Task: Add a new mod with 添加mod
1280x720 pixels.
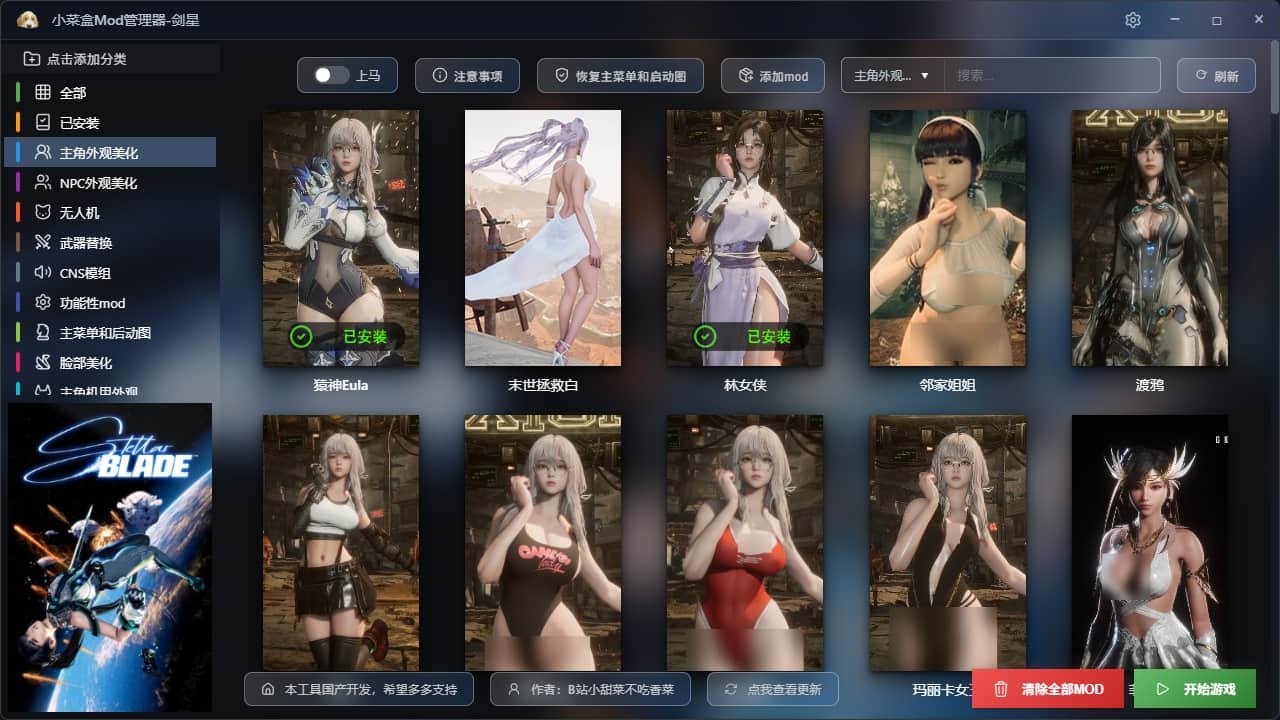Action: 773,76
